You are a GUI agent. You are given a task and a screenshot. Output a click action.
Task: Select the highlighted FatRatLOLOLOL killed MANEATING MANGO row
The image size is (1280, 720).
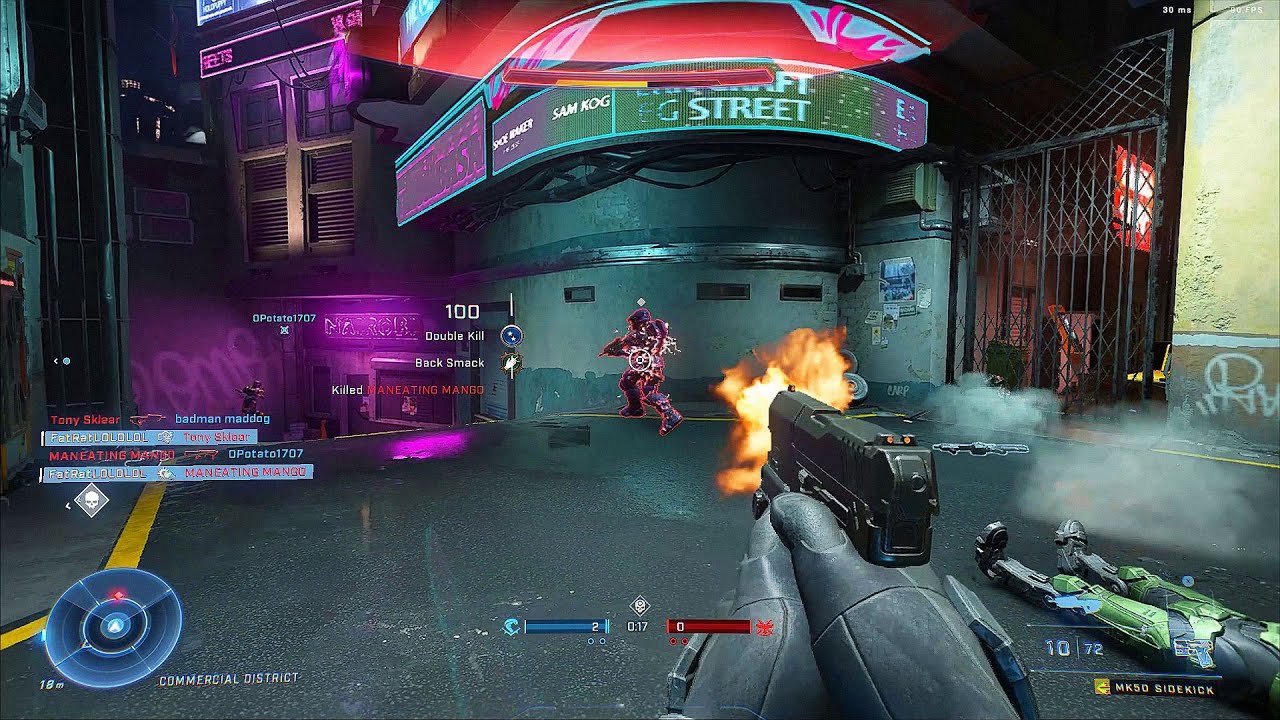click(x=177, y=472)
